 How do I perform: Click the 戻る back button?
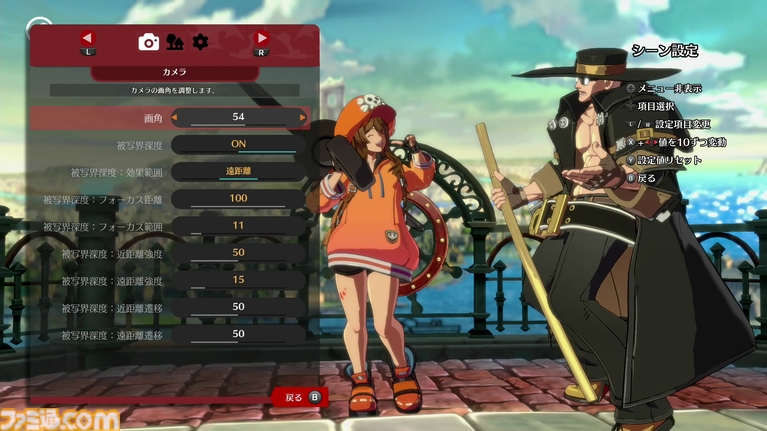pos(300,397)
